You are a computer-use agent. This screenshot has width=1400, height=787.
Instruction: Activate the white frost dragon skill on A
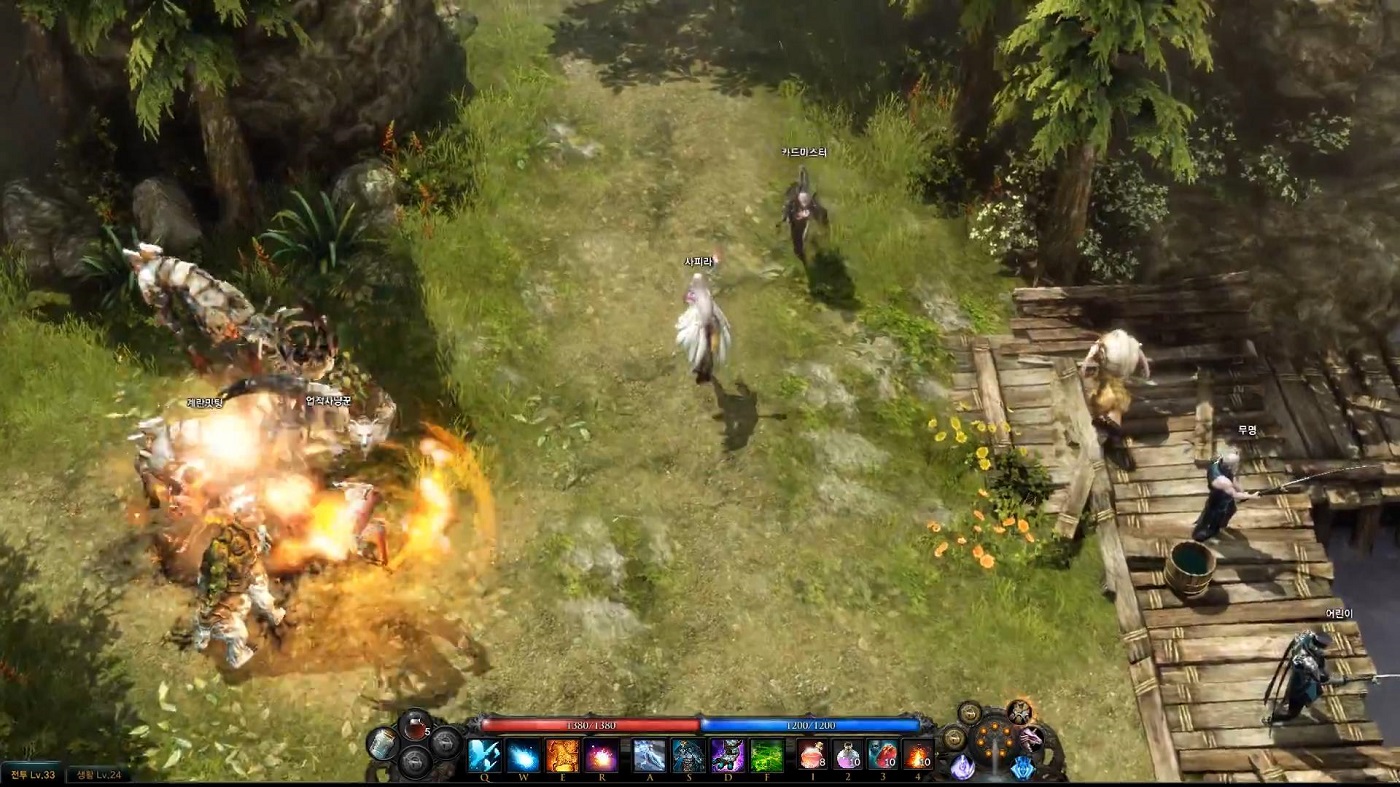(x=648, y=755)
